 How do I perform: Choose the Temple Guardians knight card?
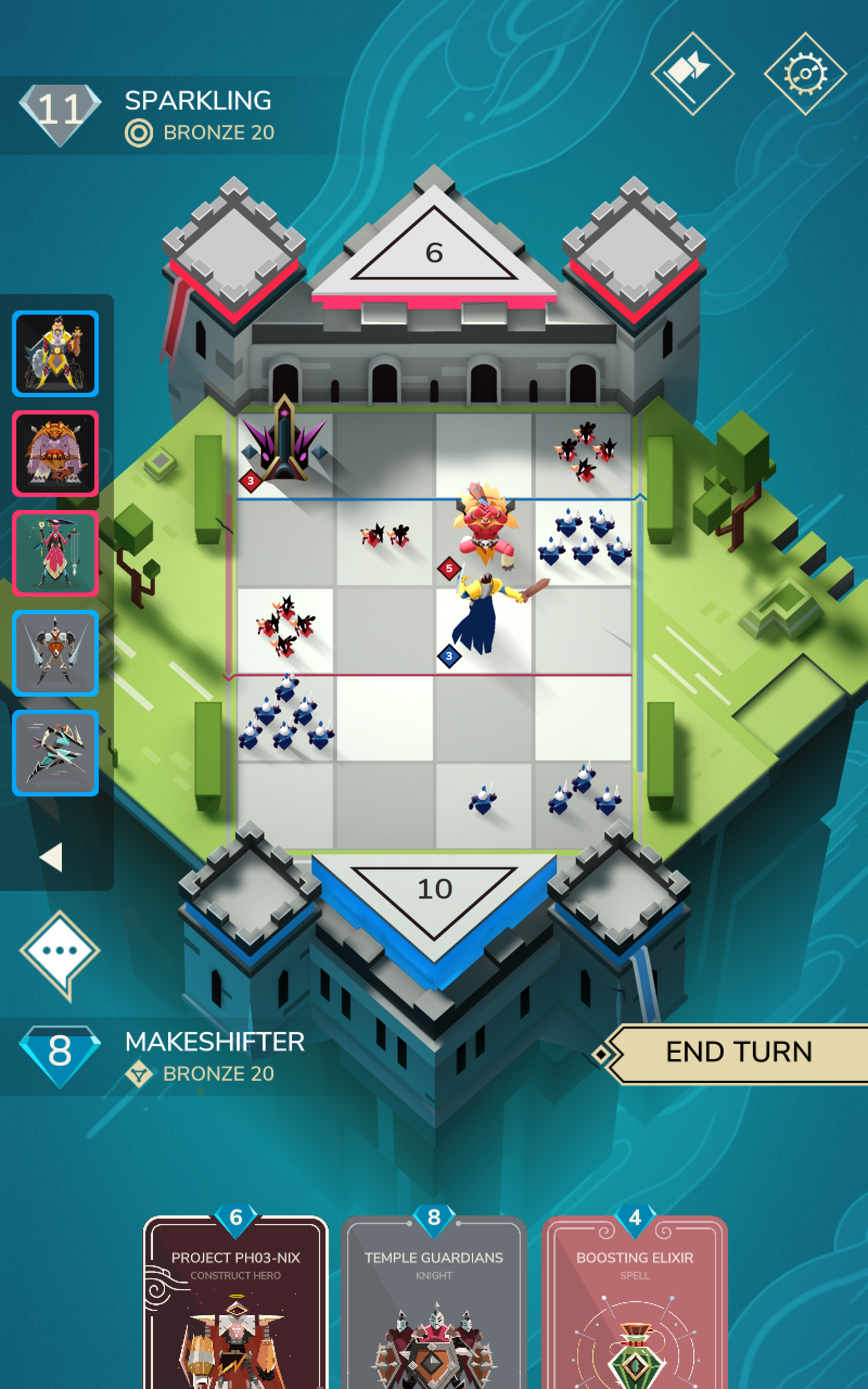coord(434,1303)
